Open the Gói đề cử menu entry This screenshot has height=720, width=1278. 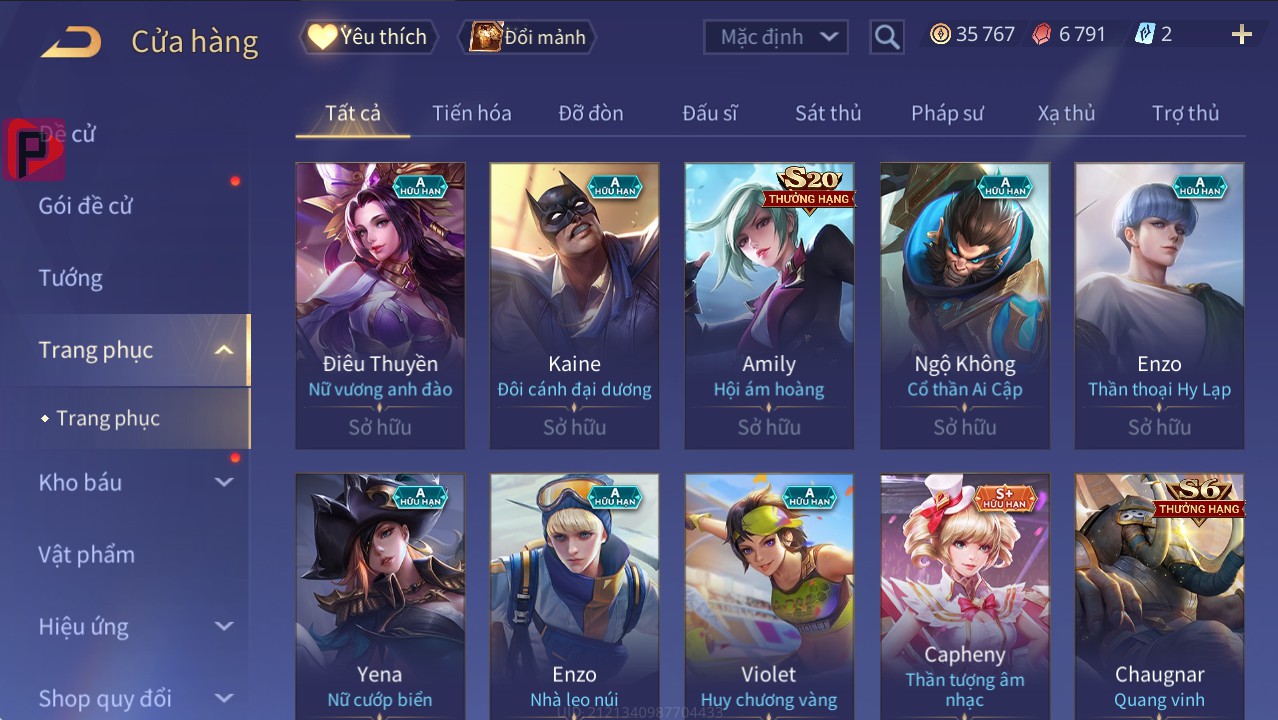click(86, 206)
